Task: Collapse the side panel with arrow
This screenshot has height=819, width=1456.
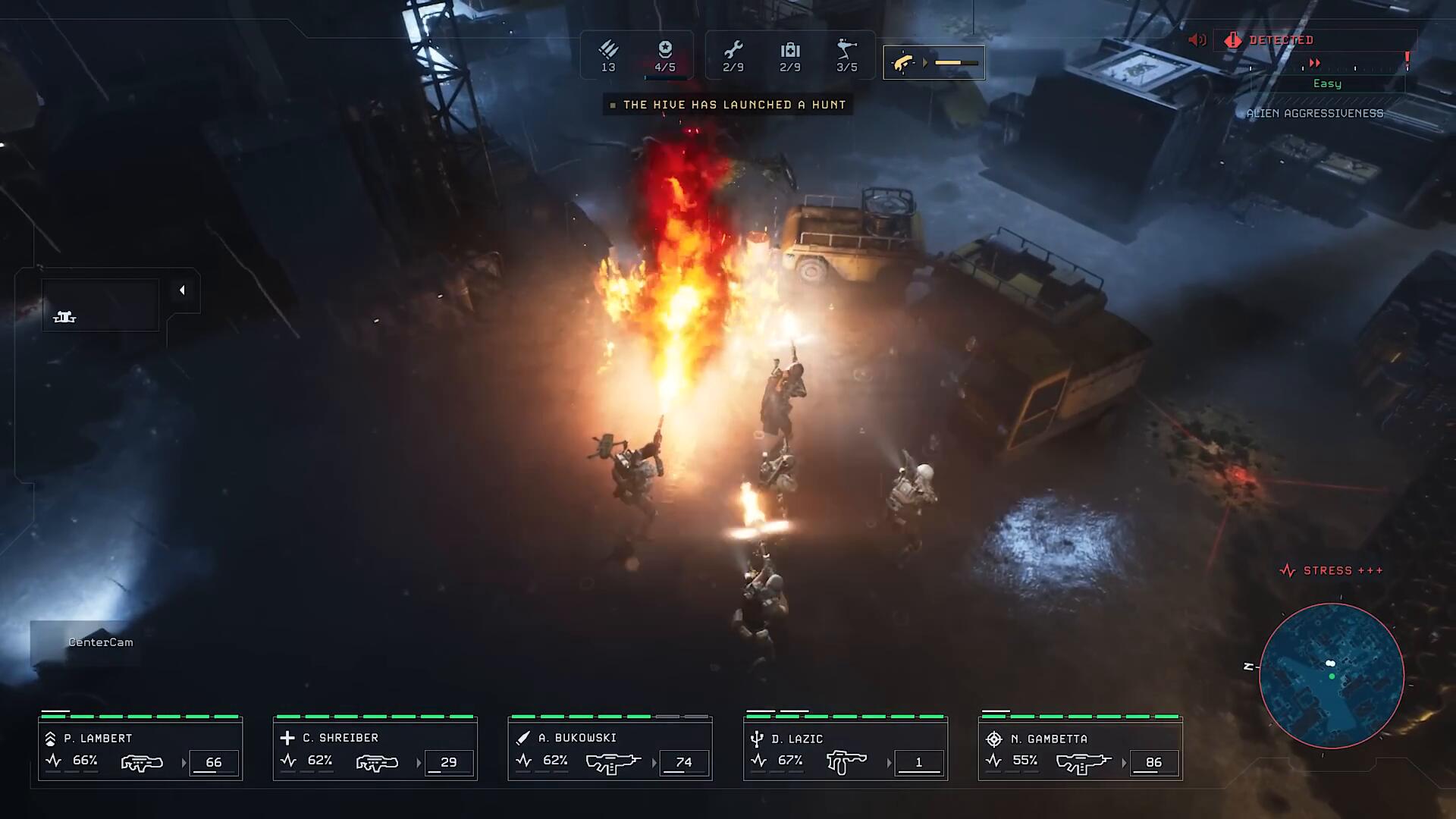Action: (x=182, y=290)
